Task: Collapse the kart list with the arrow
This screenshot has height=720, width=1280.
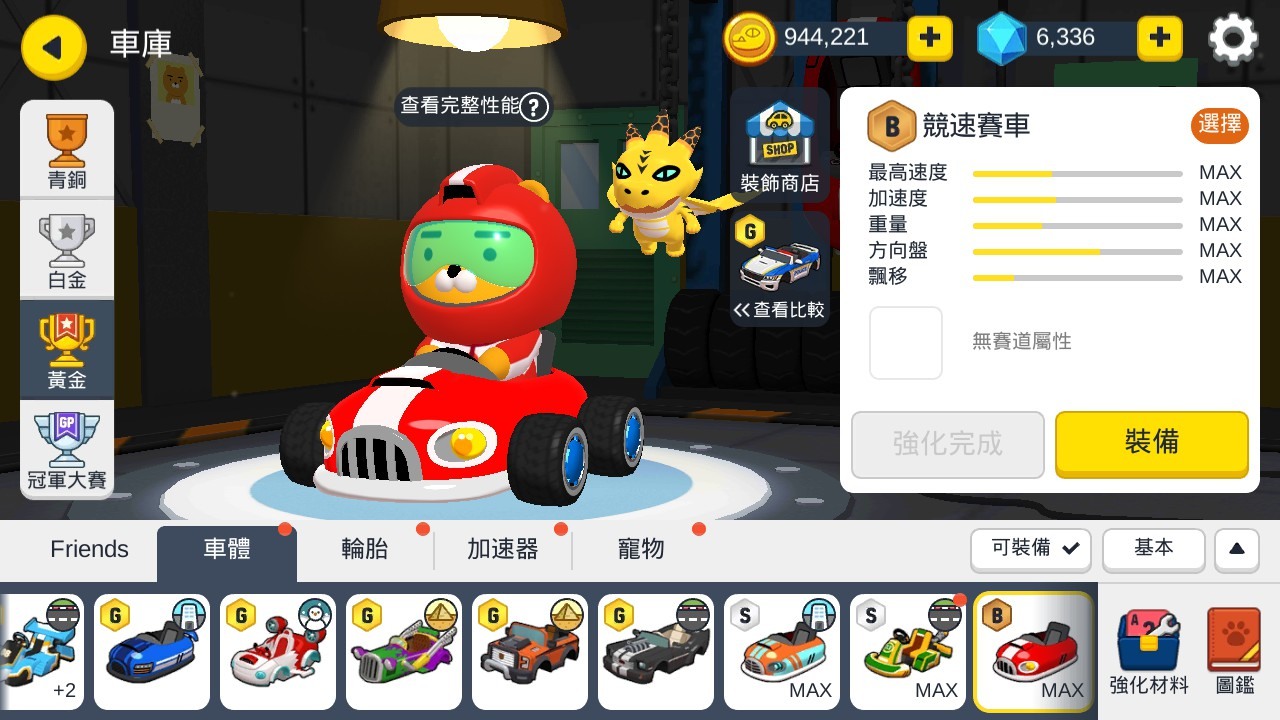Action: pos(1236,550)
